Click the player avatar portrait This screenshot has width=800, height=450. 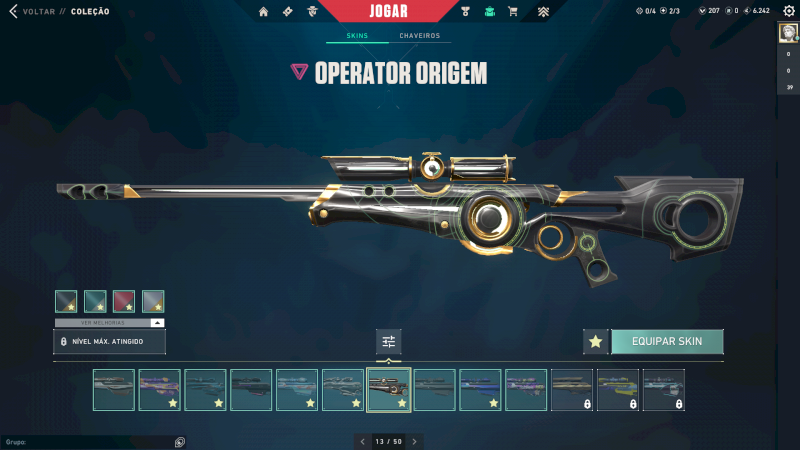(787, 32)
